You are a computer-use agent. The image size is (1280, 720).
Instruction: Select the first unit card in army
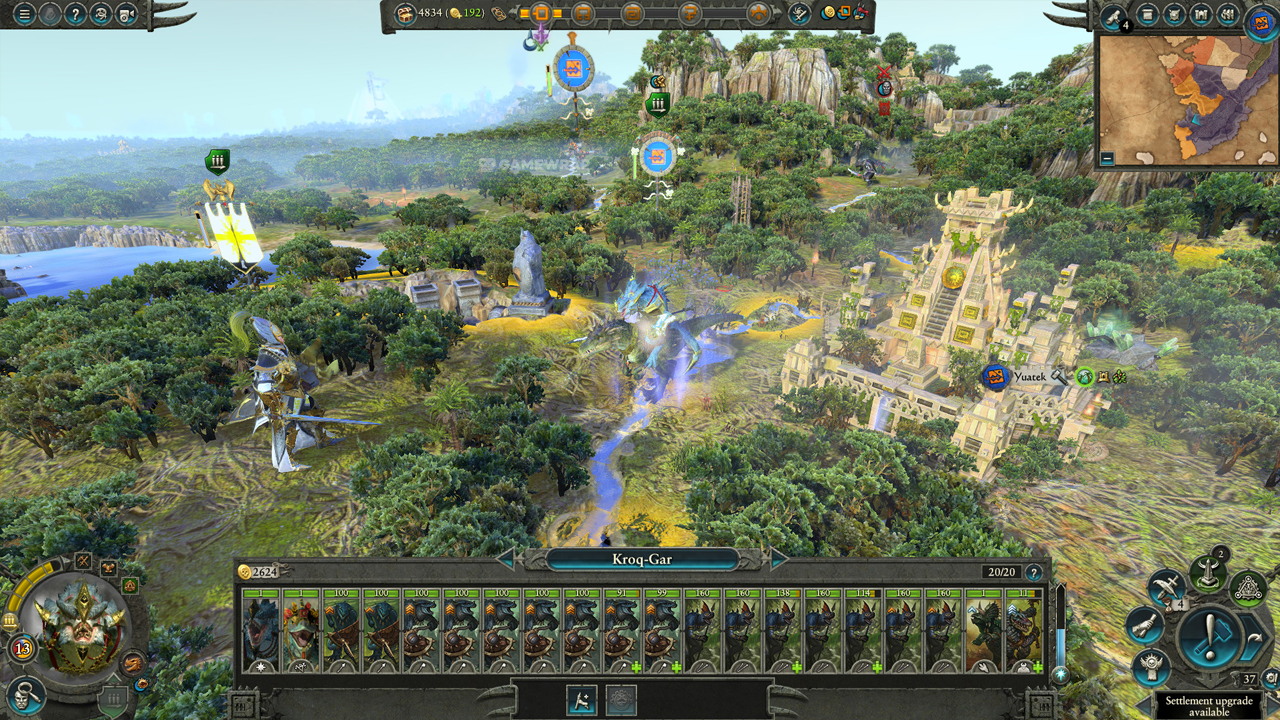click(x=261, y=631)
